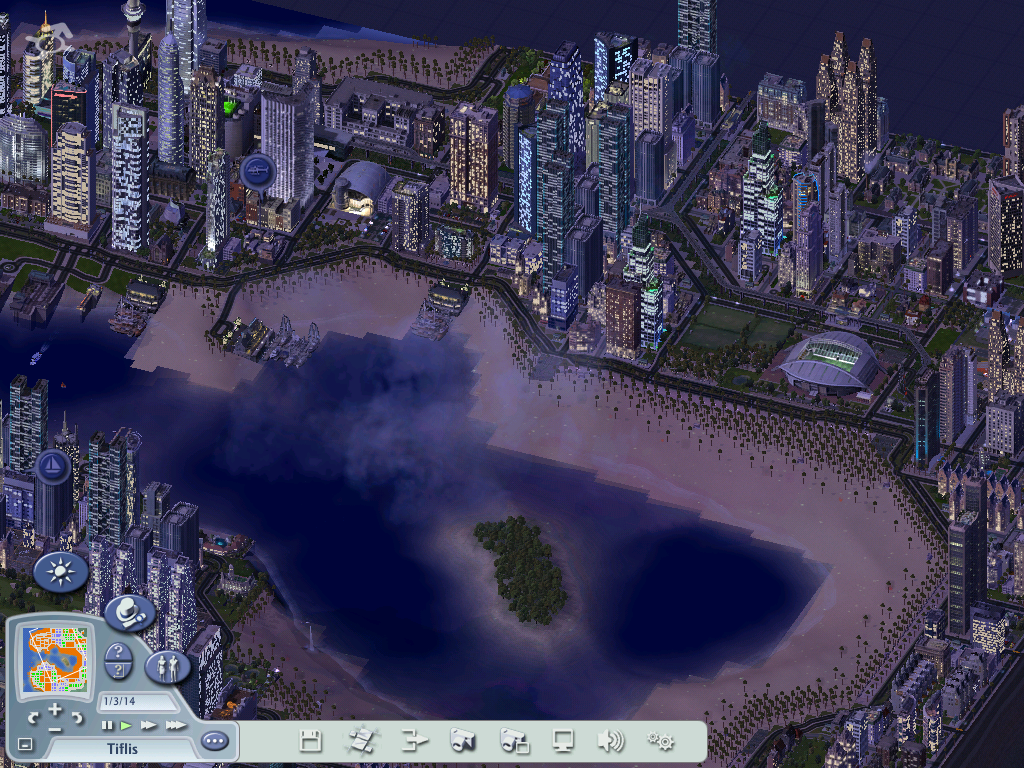
Task: Open audio options speaker icon
Action: 610,741
